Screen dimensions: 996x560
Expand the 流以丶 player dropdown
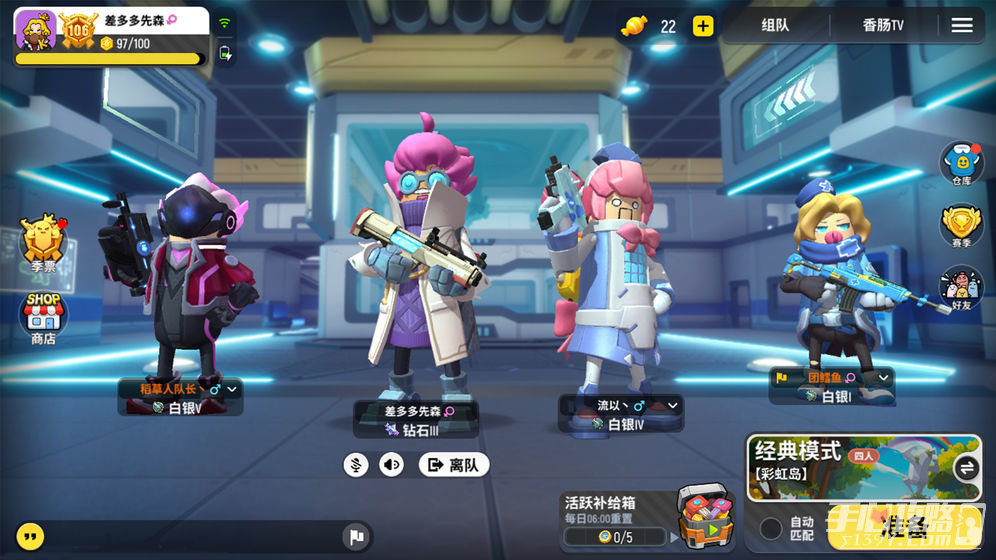pos(673,405)
